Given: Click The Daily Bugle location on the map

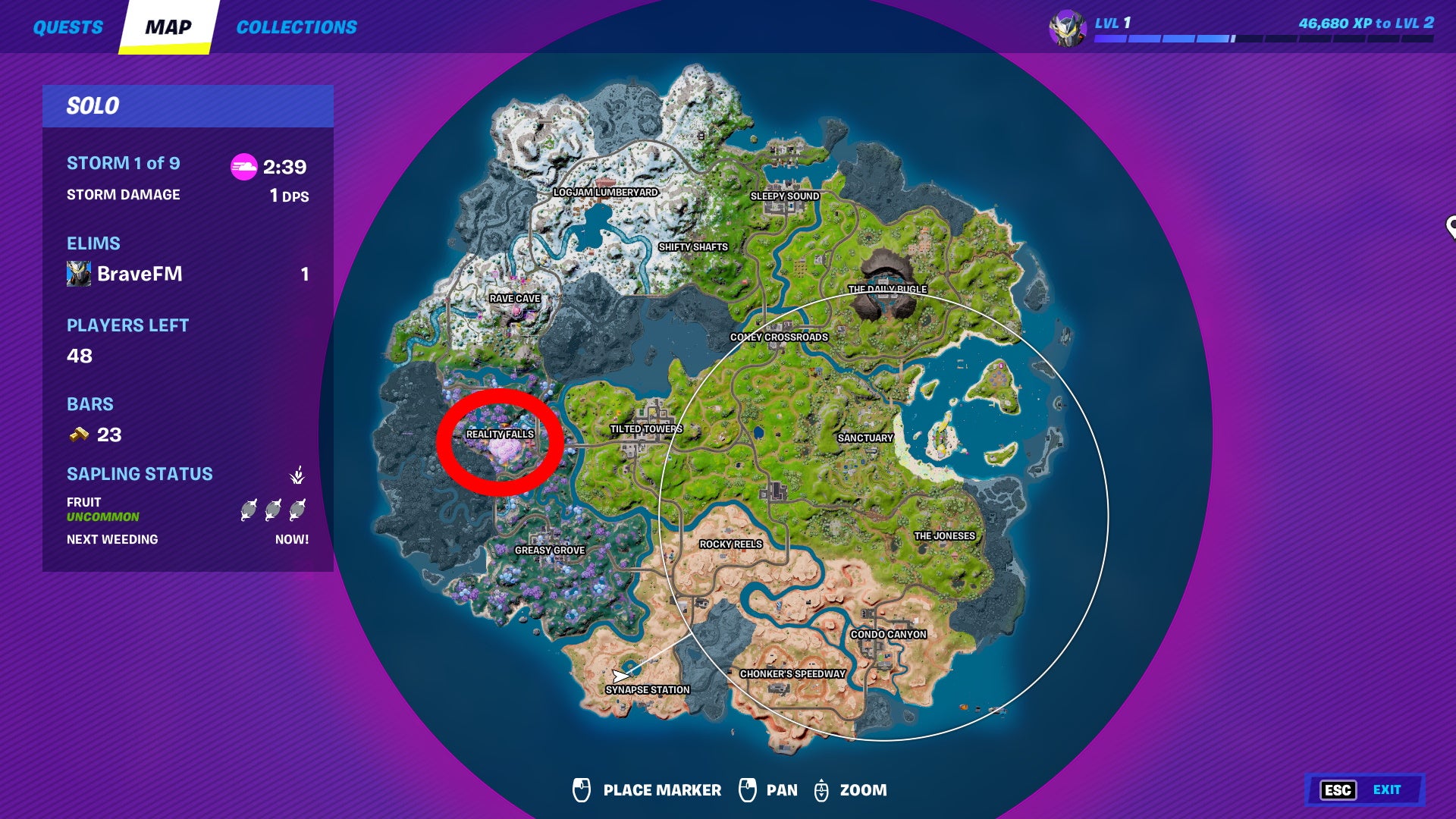Looking at the screenshot, I should tap(887, 288).
